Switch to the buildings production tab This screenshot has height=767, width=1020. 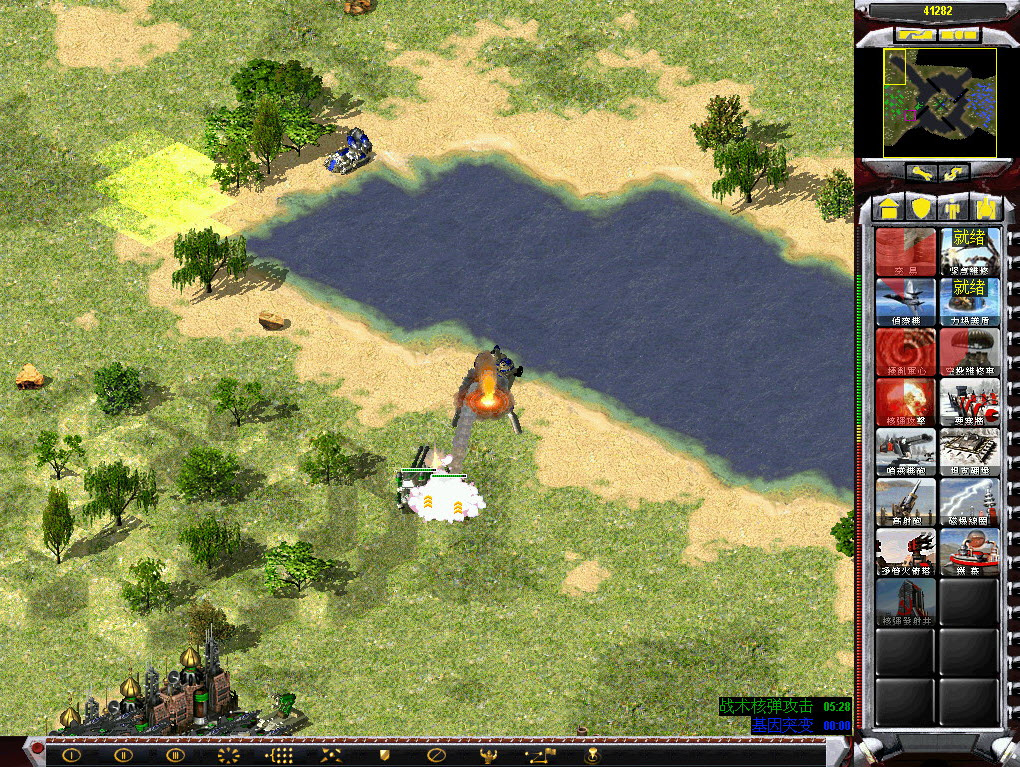point(887,208)
